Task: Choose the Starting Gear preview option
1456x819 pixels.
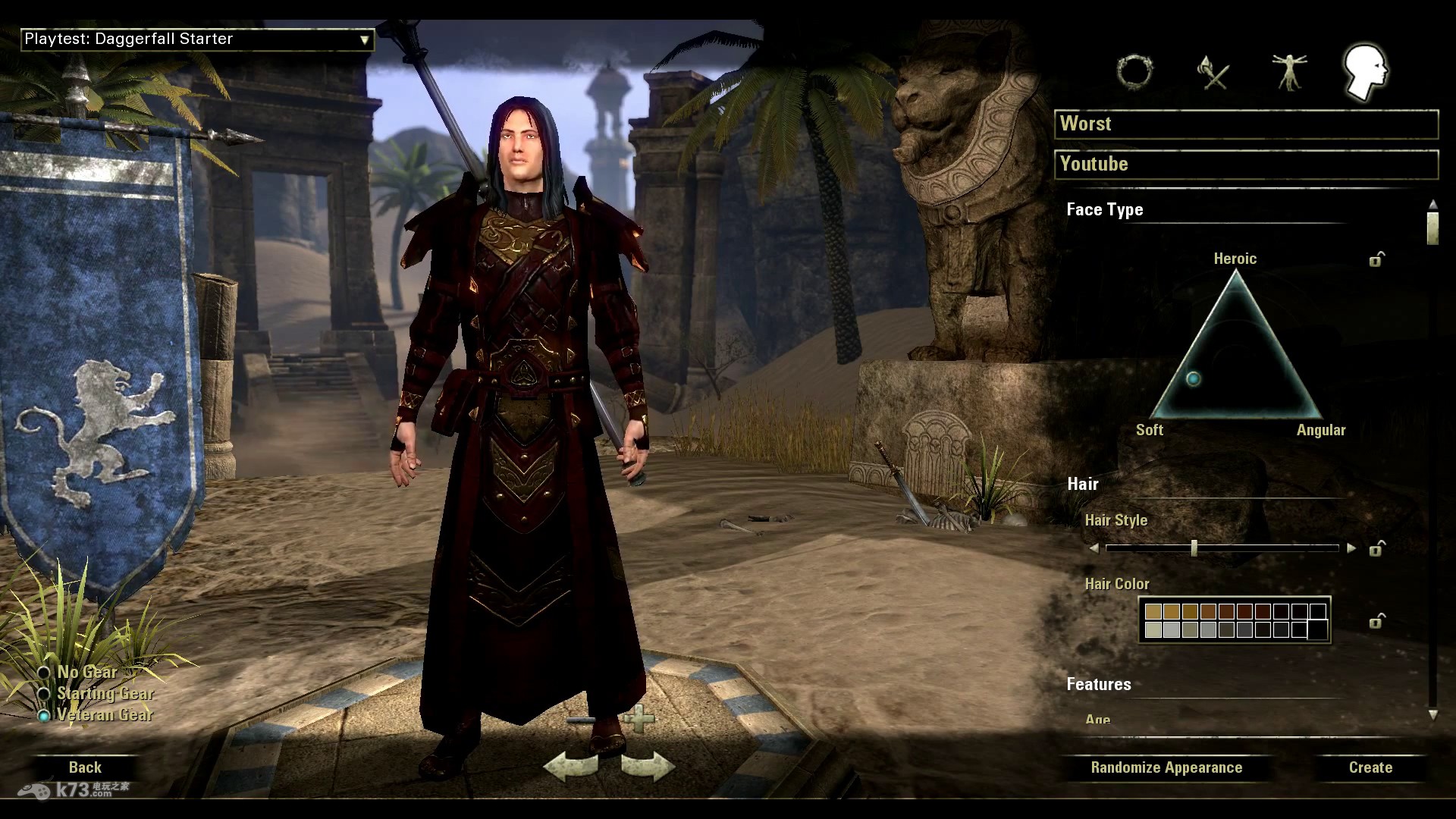Action: point(45,694)
